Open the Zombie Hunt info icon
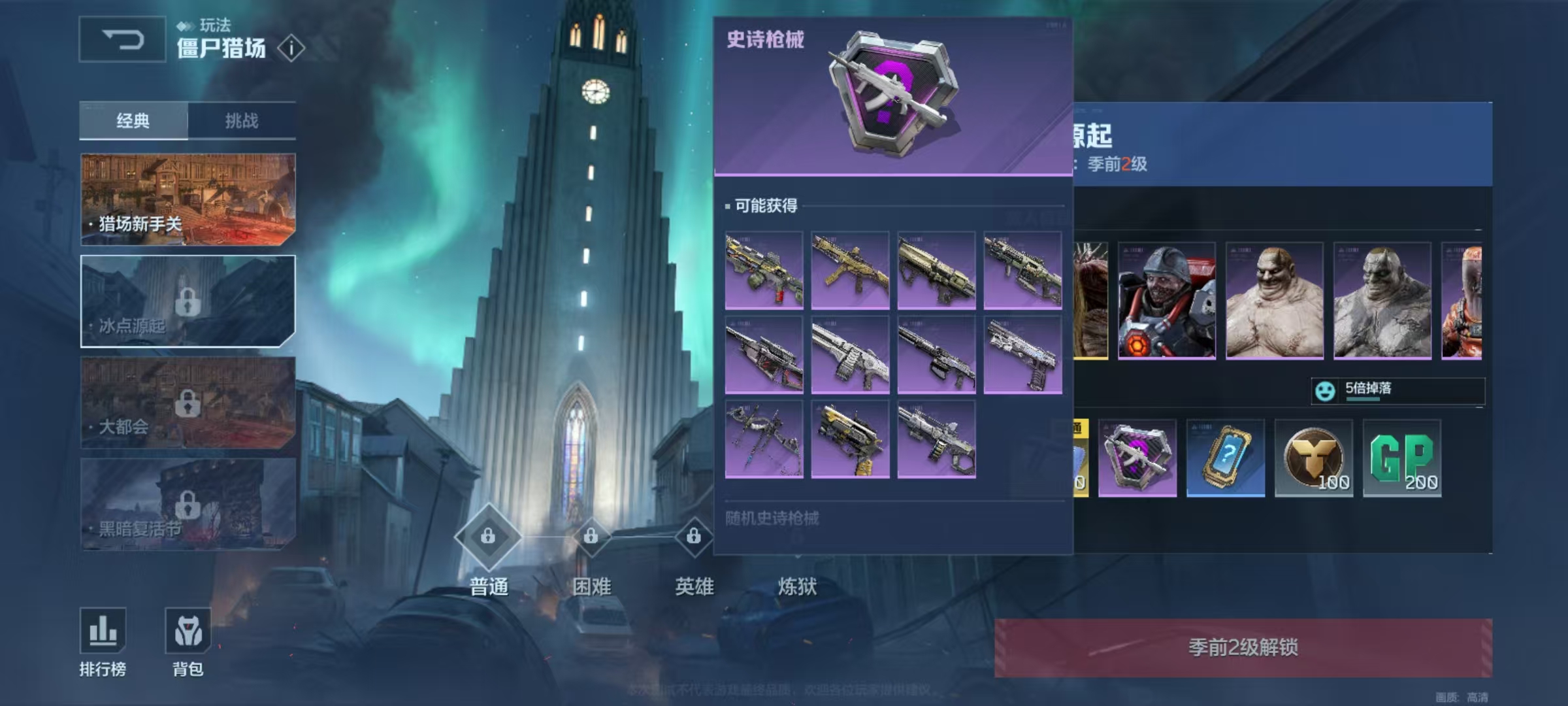This screenshot has height=706, width=1568. [x=291, y=48]
